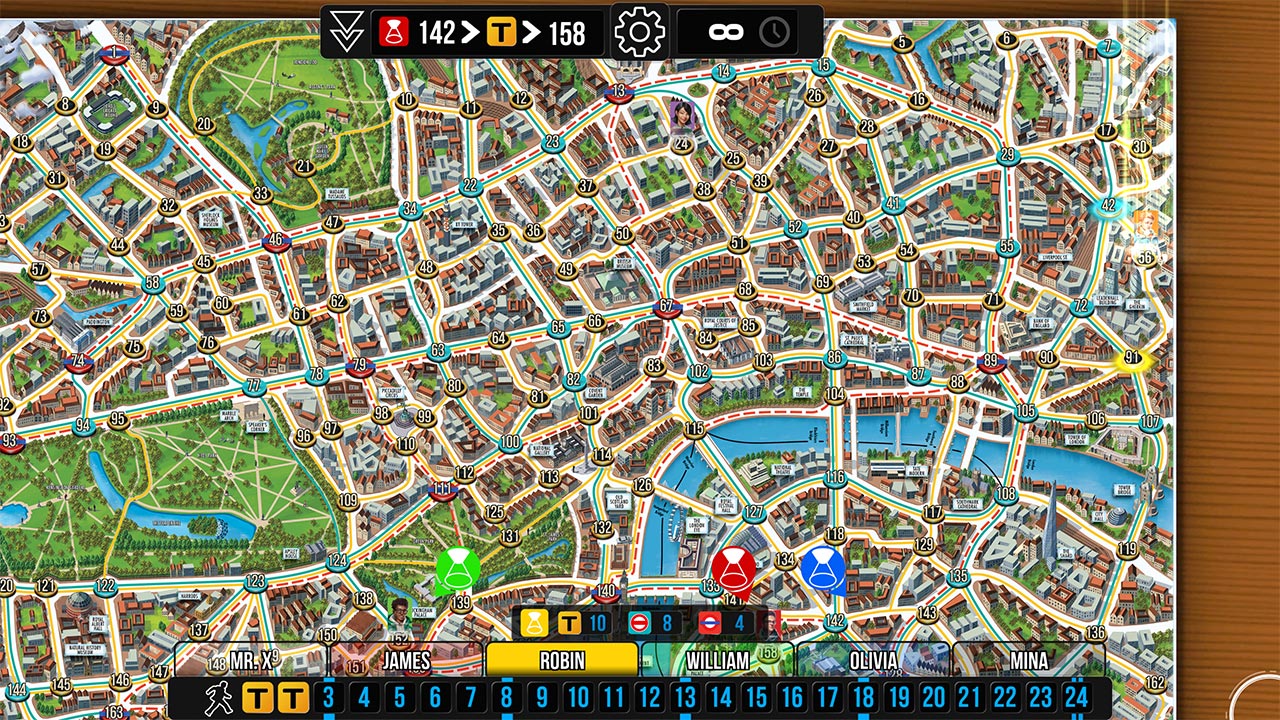
Task: Switch to Robin's player tab
Action: point(562,661)
